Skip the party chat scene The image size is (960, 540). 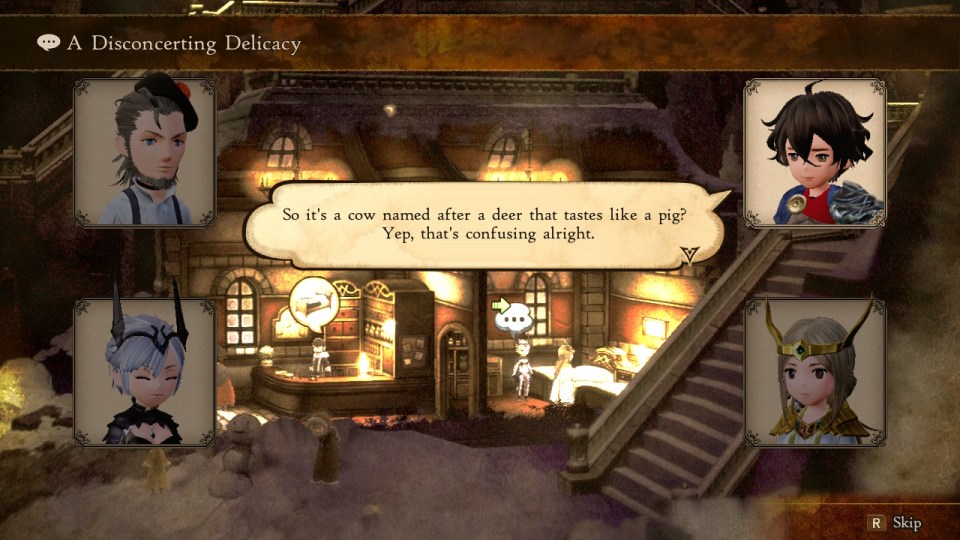pyautogui.click(x=895, y=523)
